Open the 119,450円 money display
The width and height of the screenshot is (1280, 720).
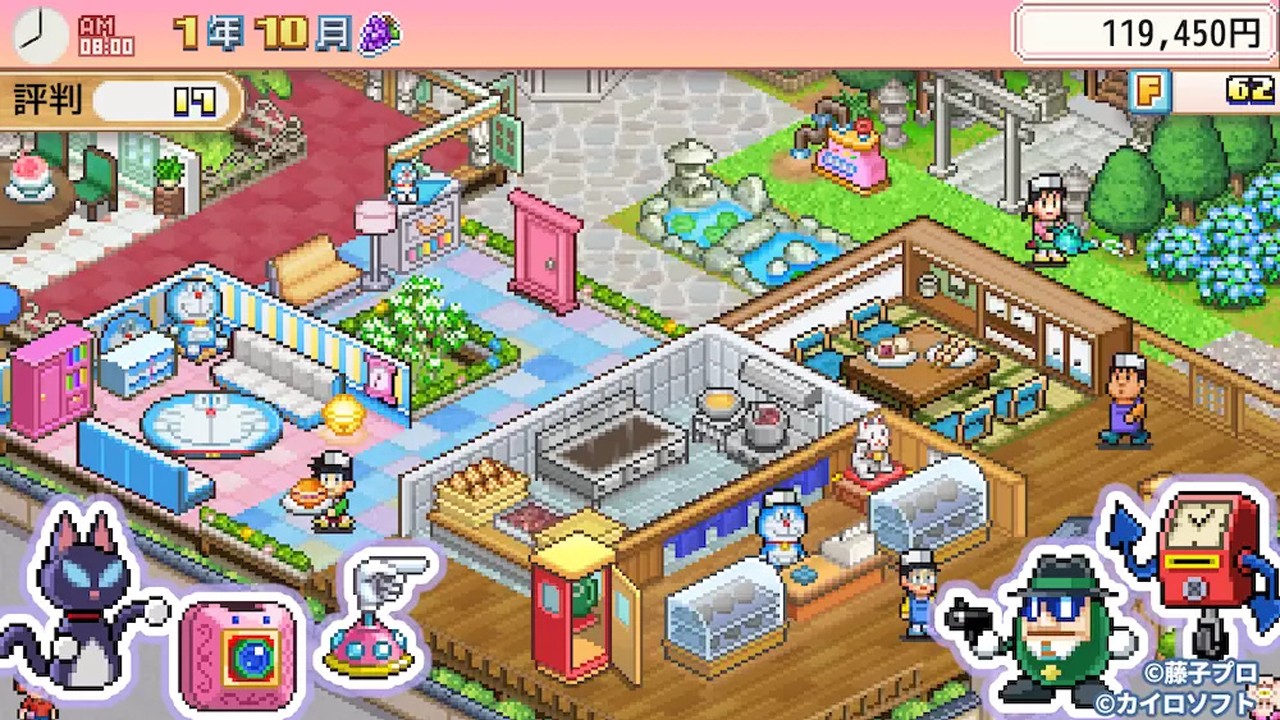pos(1145,33)
